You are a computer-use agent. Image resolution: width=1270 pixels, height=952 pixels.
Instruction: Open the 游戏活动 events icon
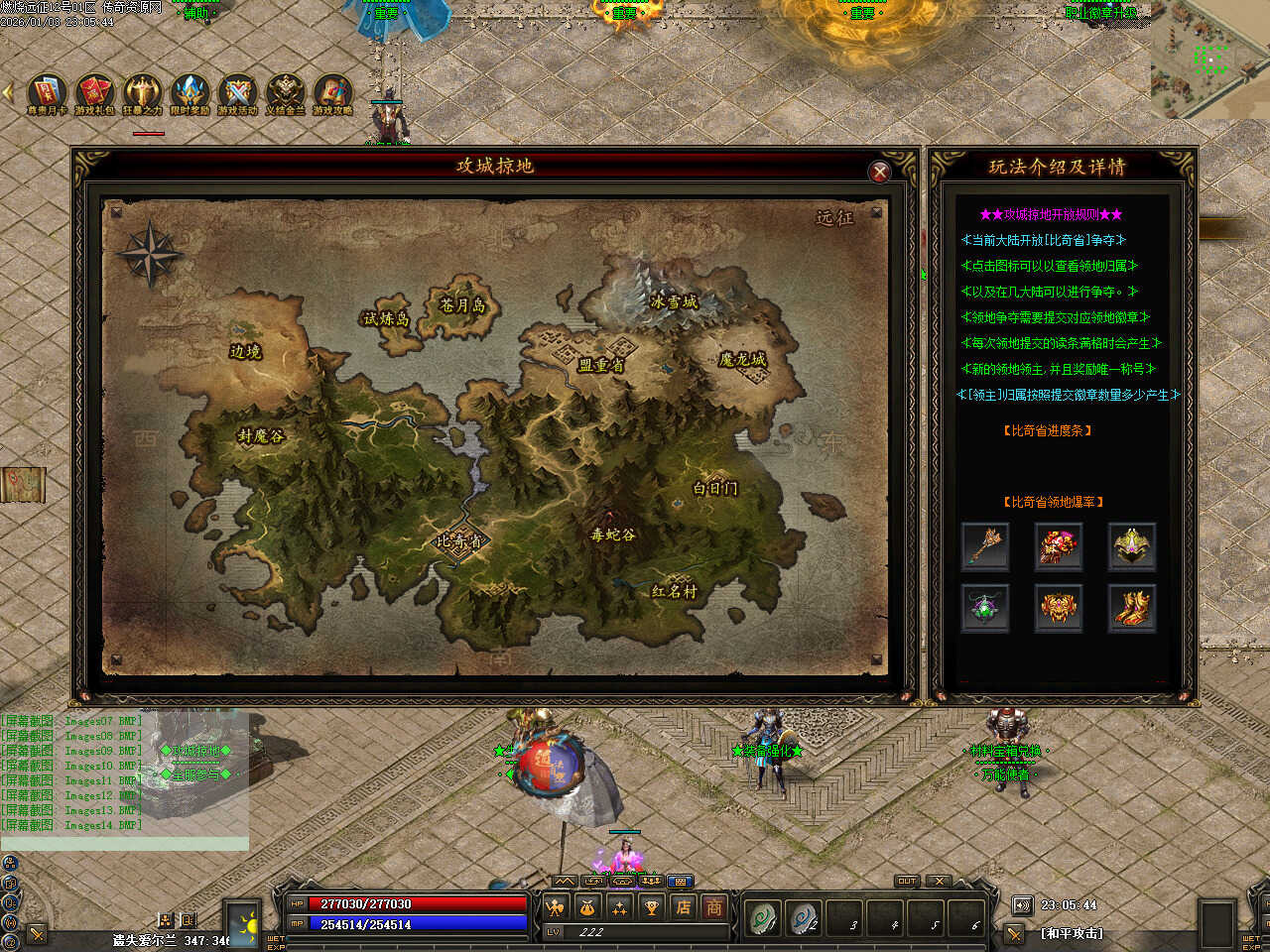tap(237, 93)
